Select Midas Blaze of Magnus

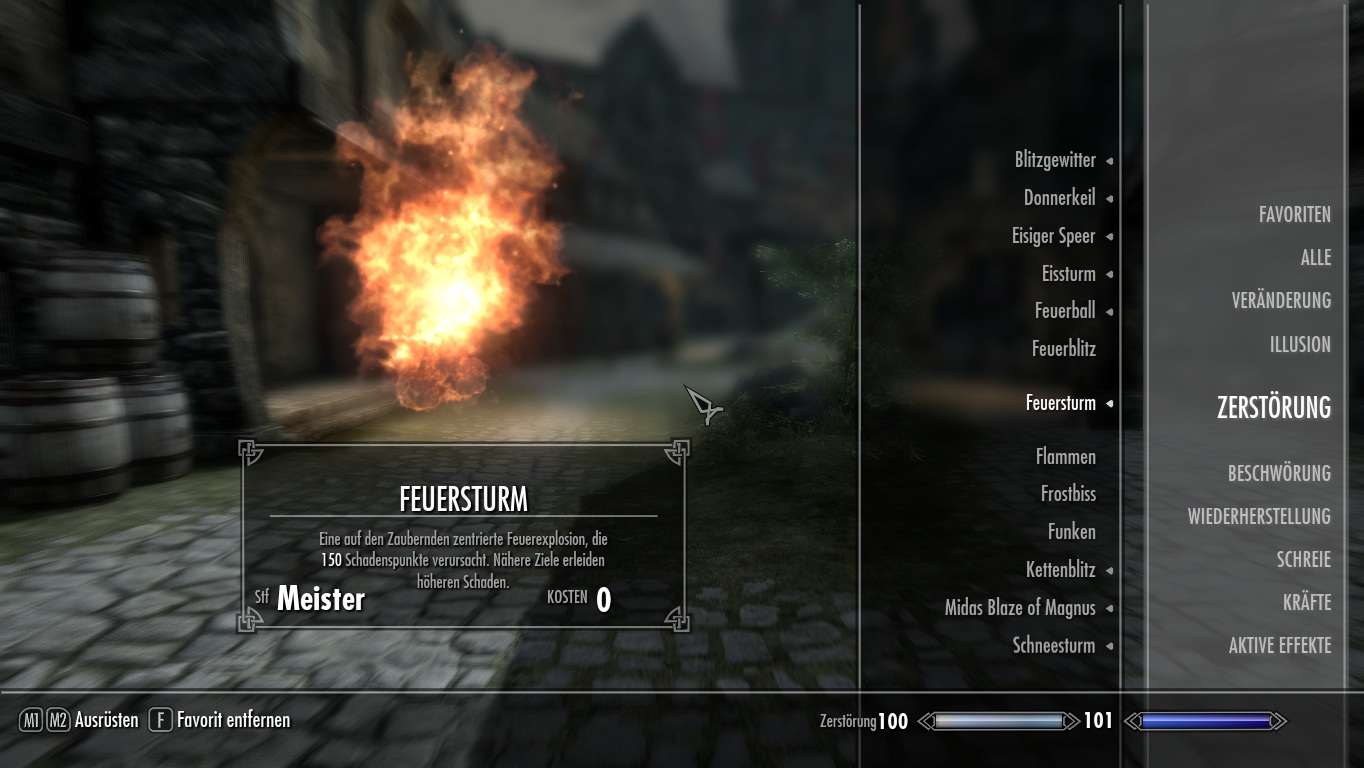[x=1020, y=608]
